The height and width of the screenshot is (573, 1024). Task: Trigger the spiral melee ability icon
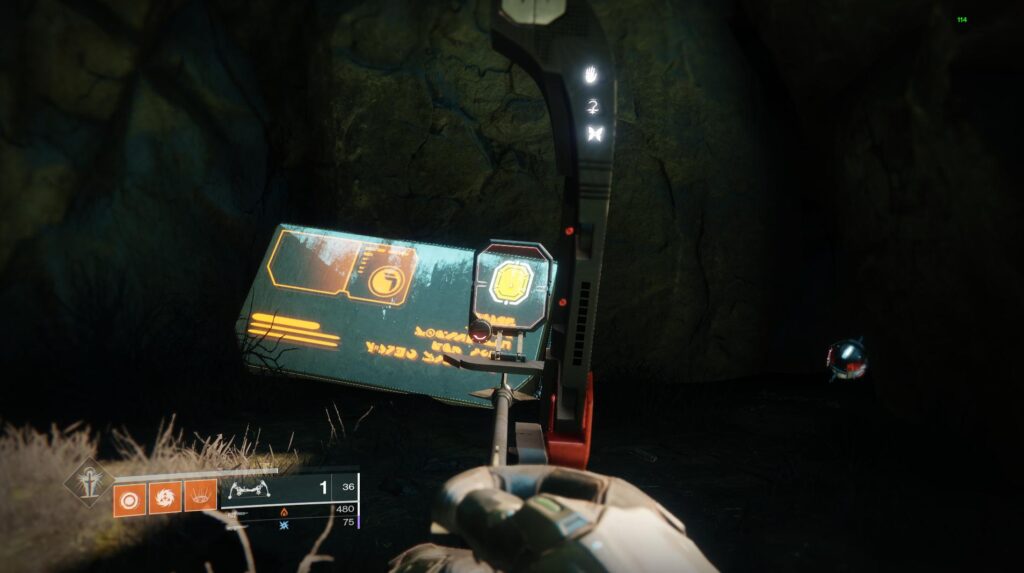tap(164, 498)
